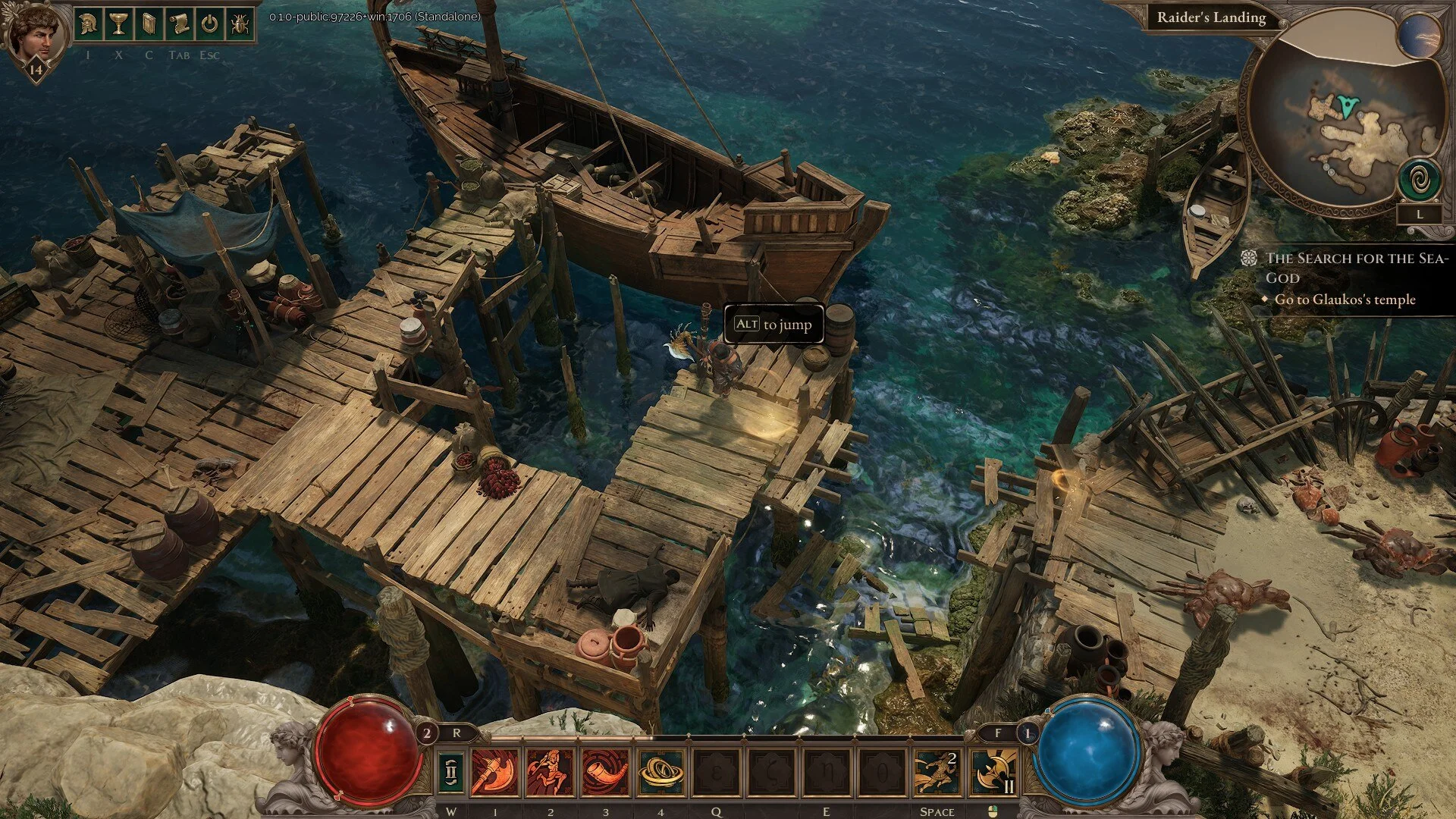Click the beetle bug-report icon

(x=240, y=24)
